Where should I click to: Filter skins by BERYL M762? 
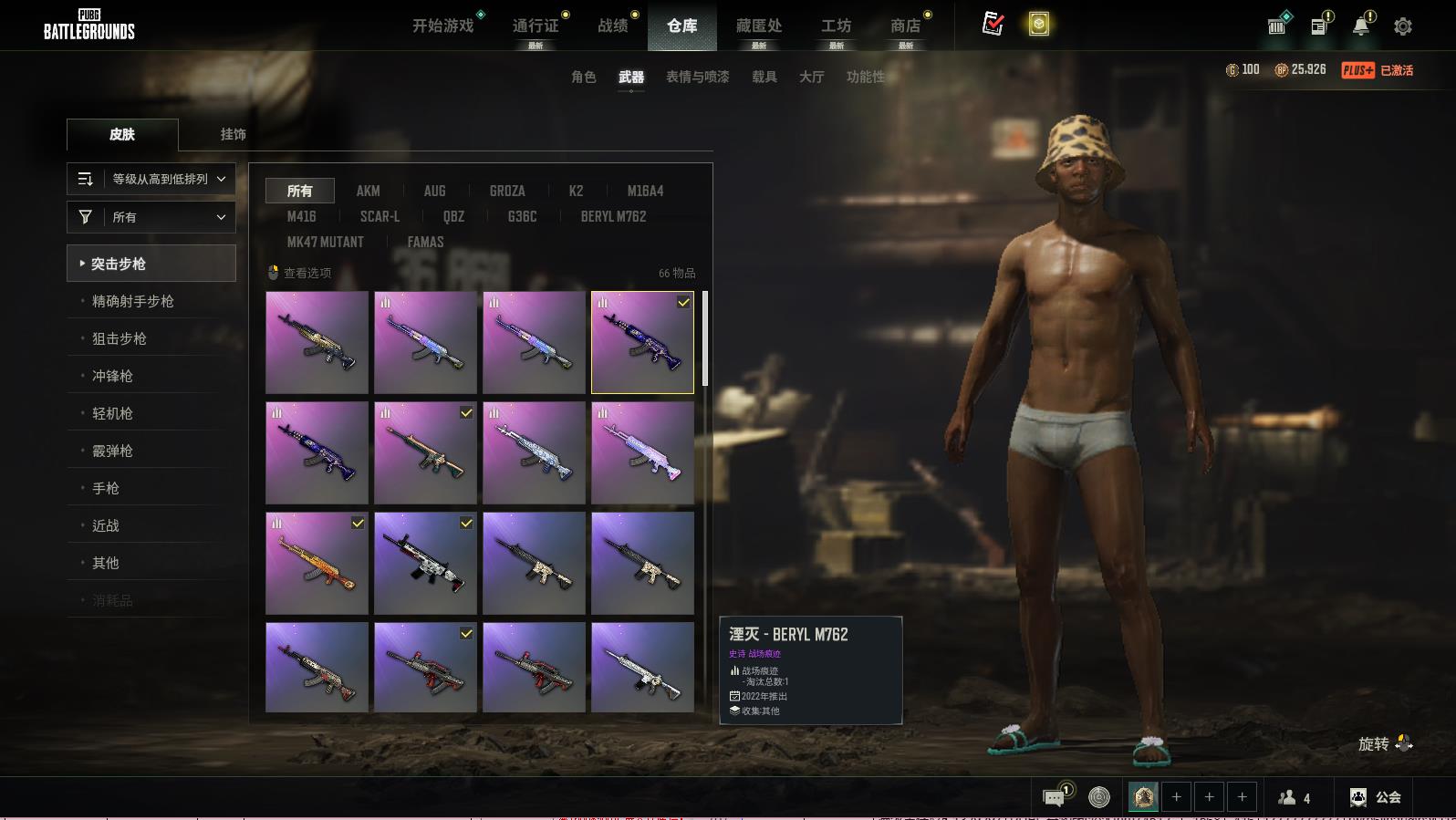coord(613,216)
